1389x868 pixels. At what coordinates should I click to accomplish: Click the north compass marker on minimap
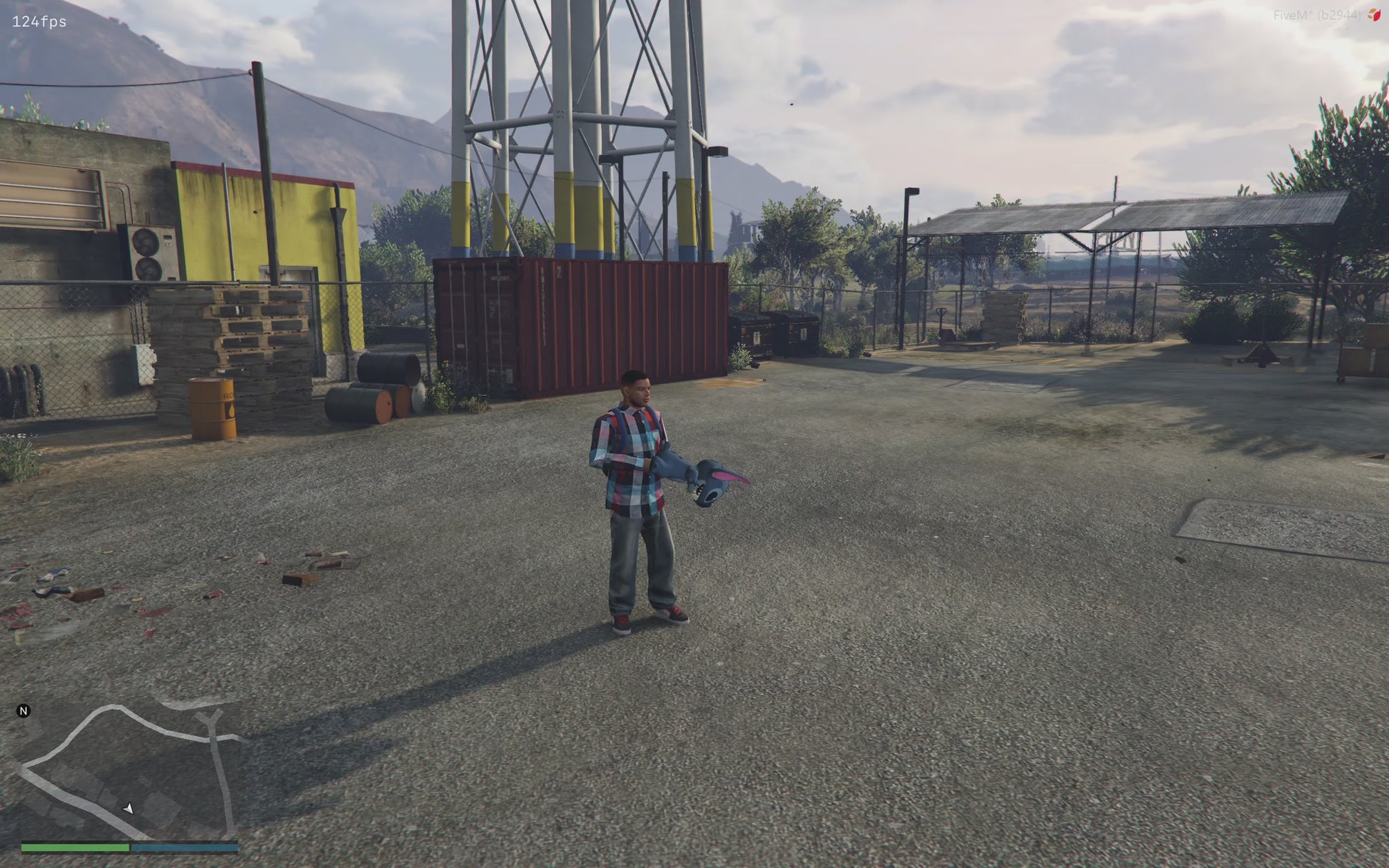(24, 711)
